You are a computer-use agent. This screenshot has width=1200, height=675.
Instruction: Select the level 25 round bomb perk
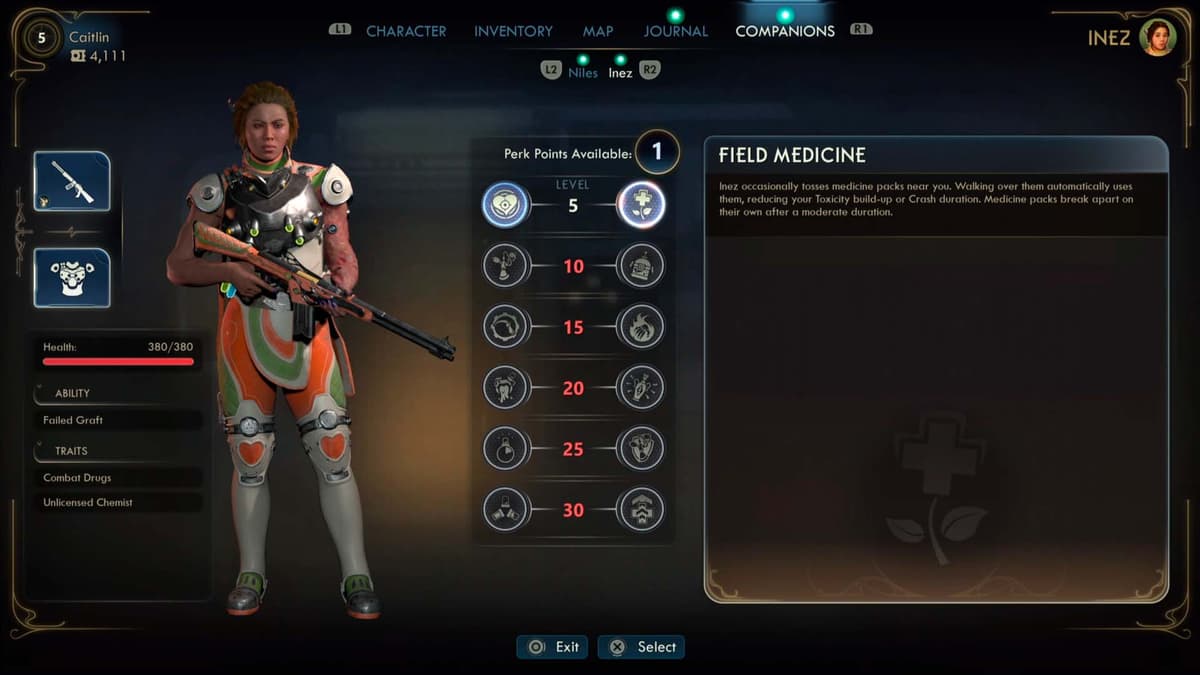pos(506,448)
